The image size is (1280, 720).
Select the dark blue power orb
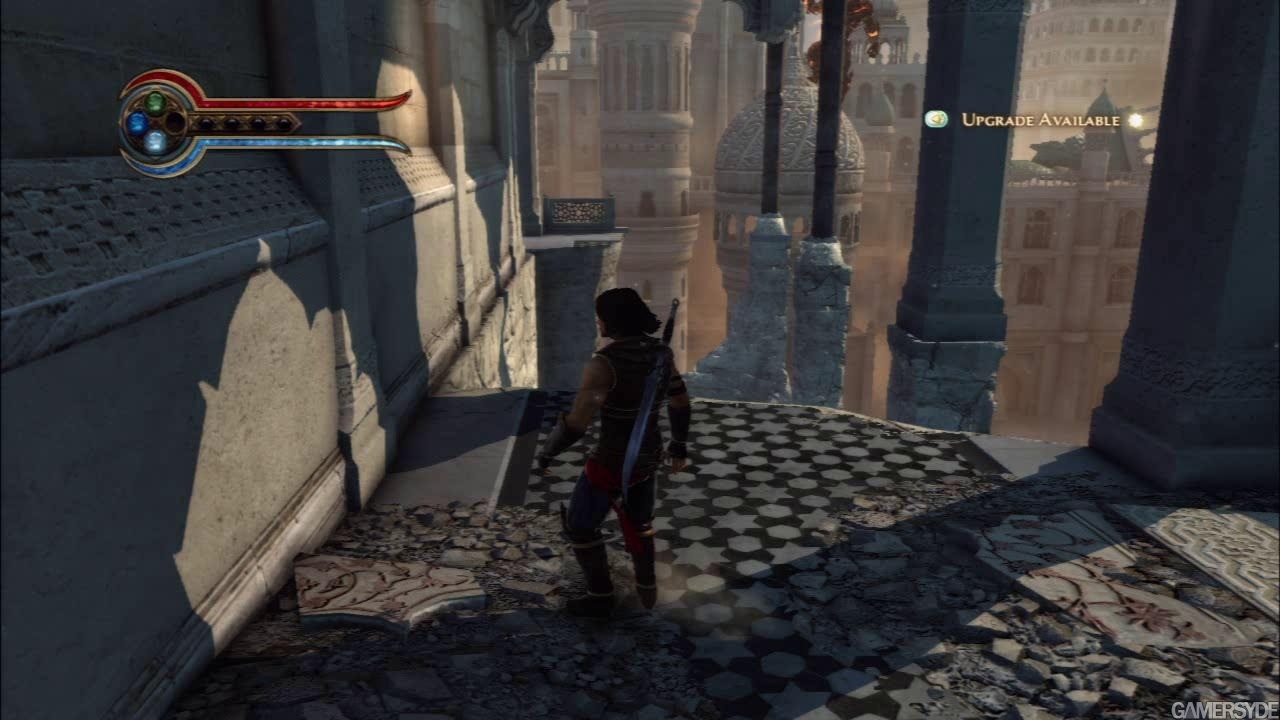pos(136,123)
